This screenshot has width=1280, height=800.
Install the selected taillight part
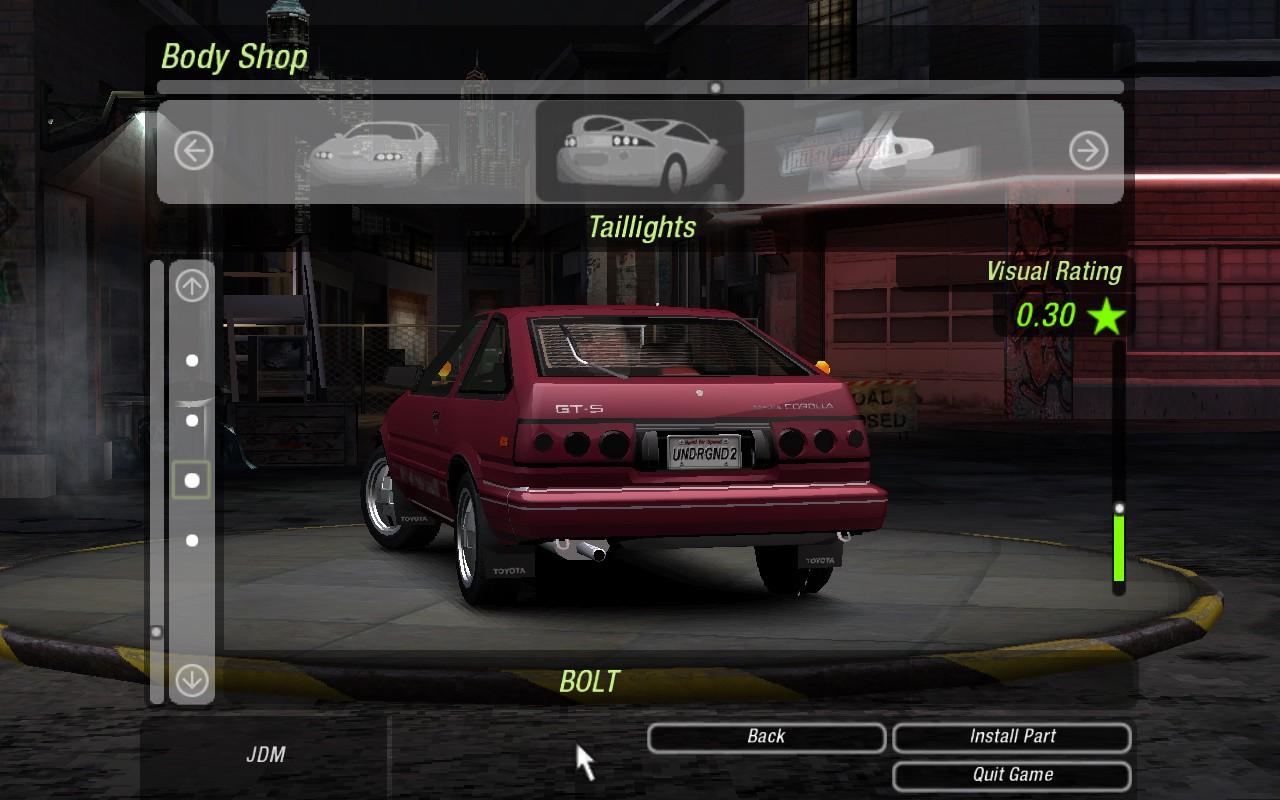coord(1012,737)
